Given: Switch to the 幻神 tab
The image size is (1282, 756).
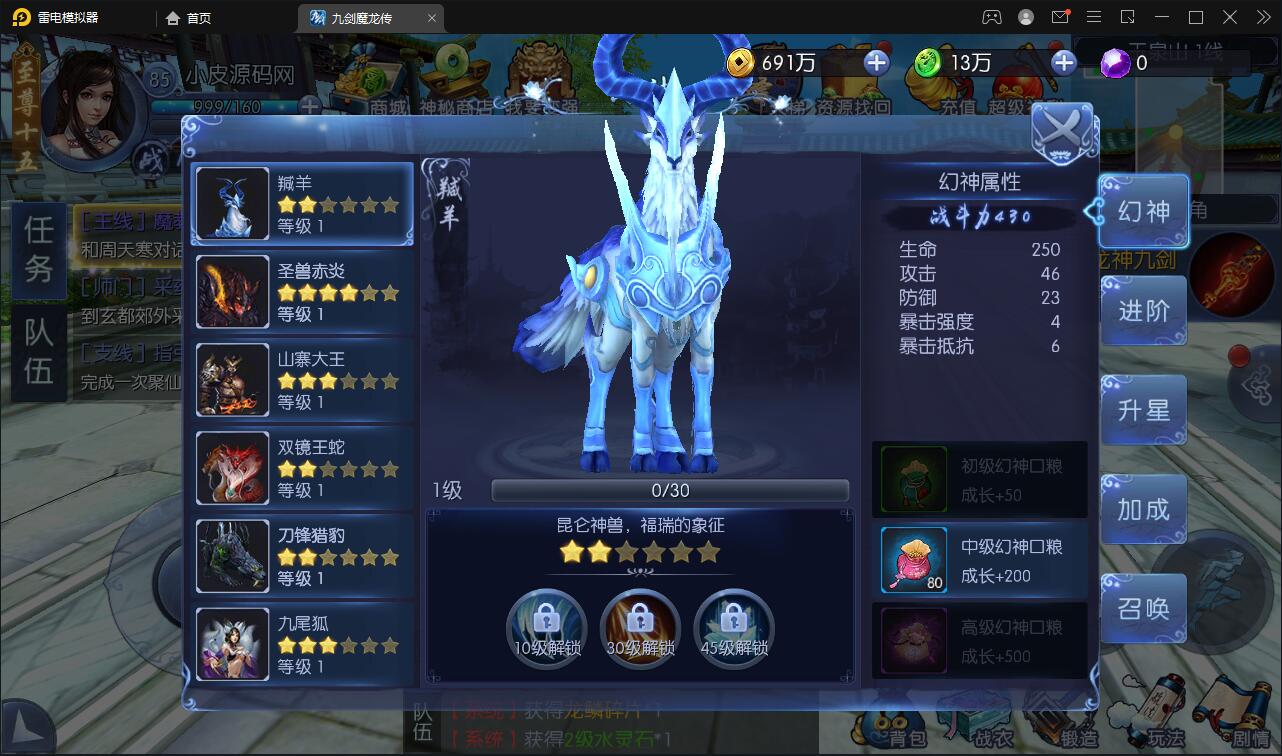Looking at the screenshot, I should point(1143,212).
